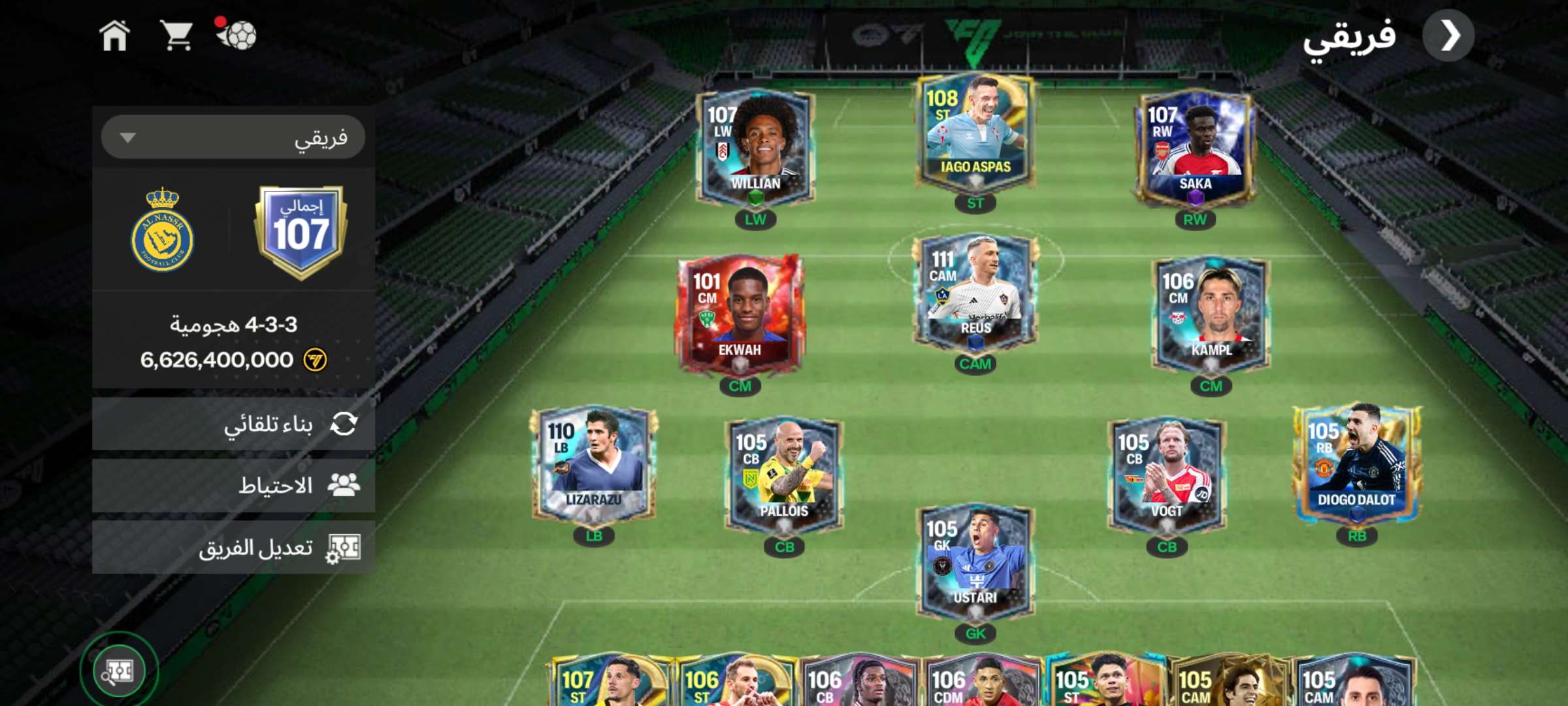Tap the football icon with red notification
1568x706 pixels.
(237, 34)
